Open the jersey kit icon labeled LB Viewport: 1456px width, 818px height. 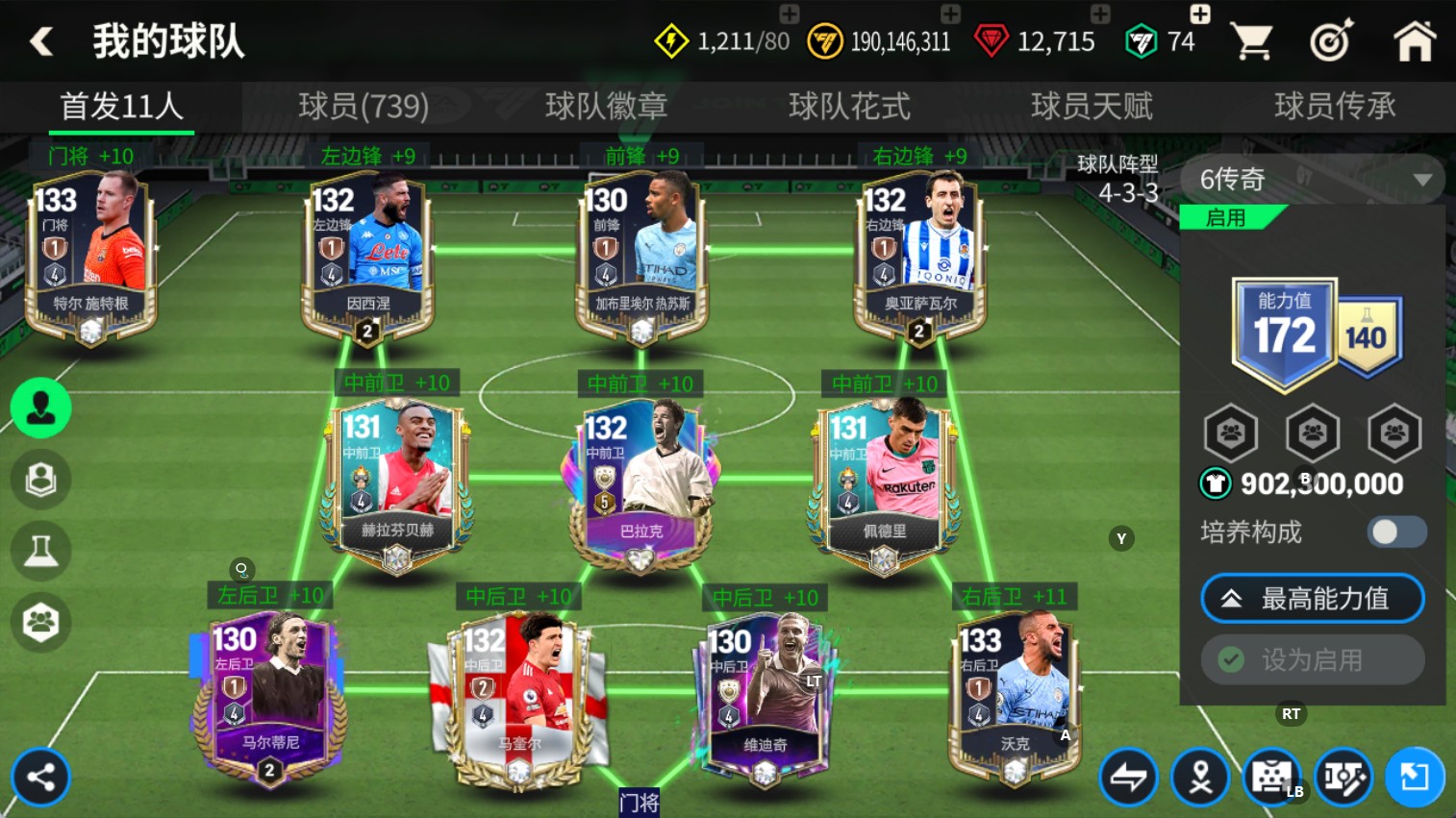click(x=1272, y=777)
